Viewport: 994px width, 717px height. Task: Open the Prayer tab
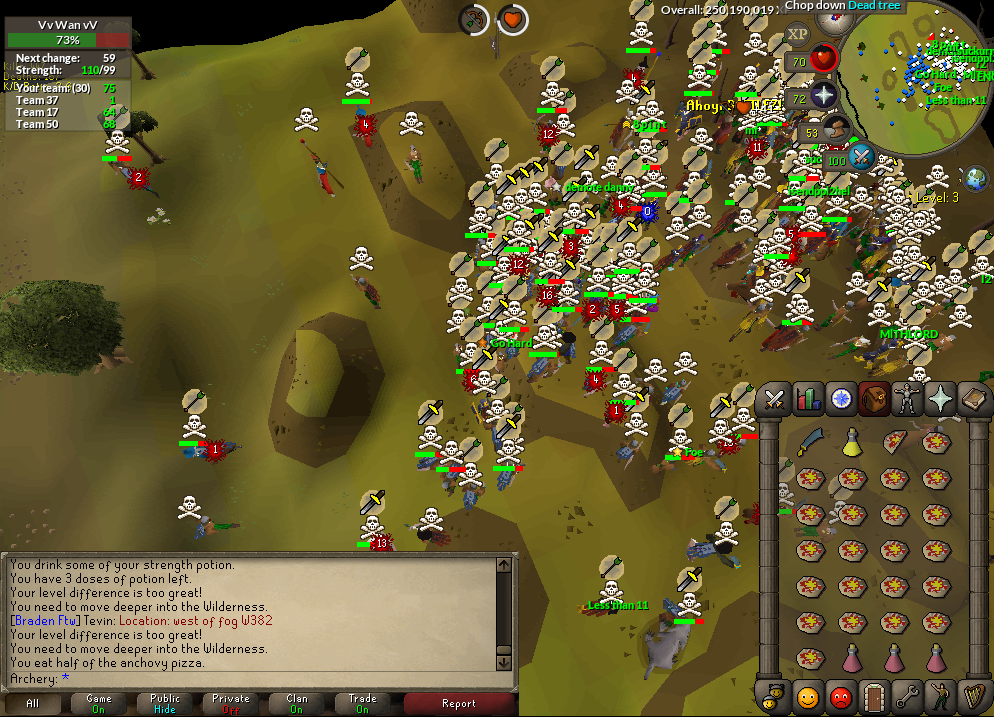coord(941,399)
